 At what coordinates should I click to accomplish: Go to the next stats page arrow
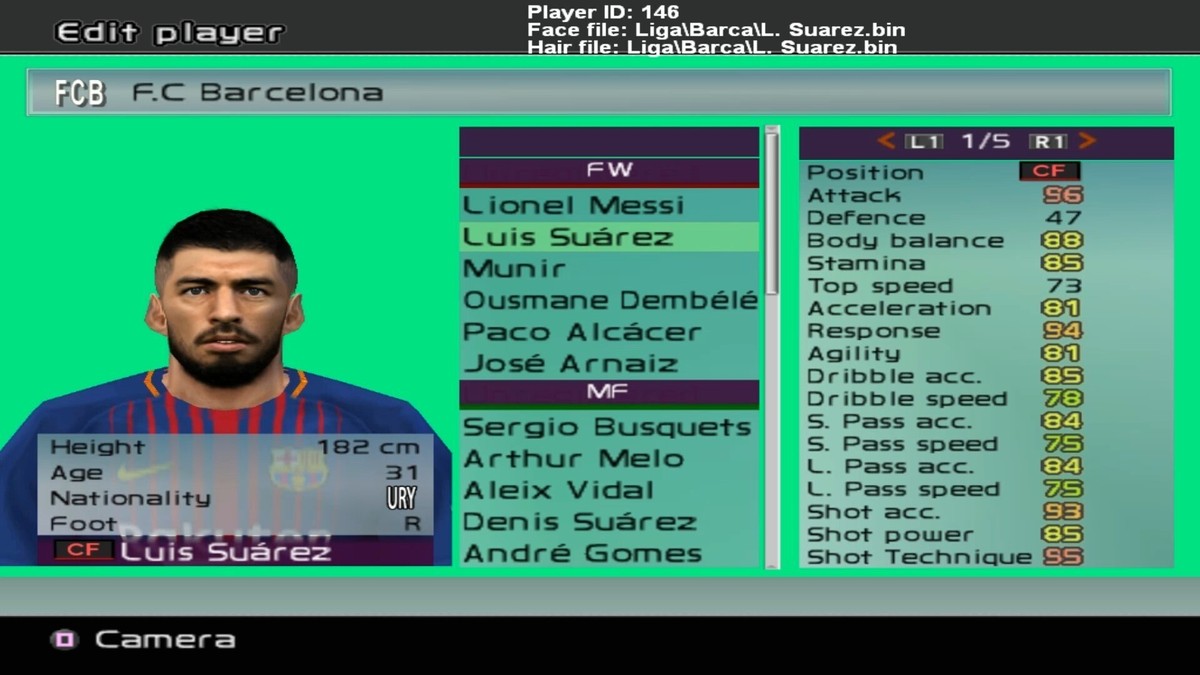[x=1087, y=142]
